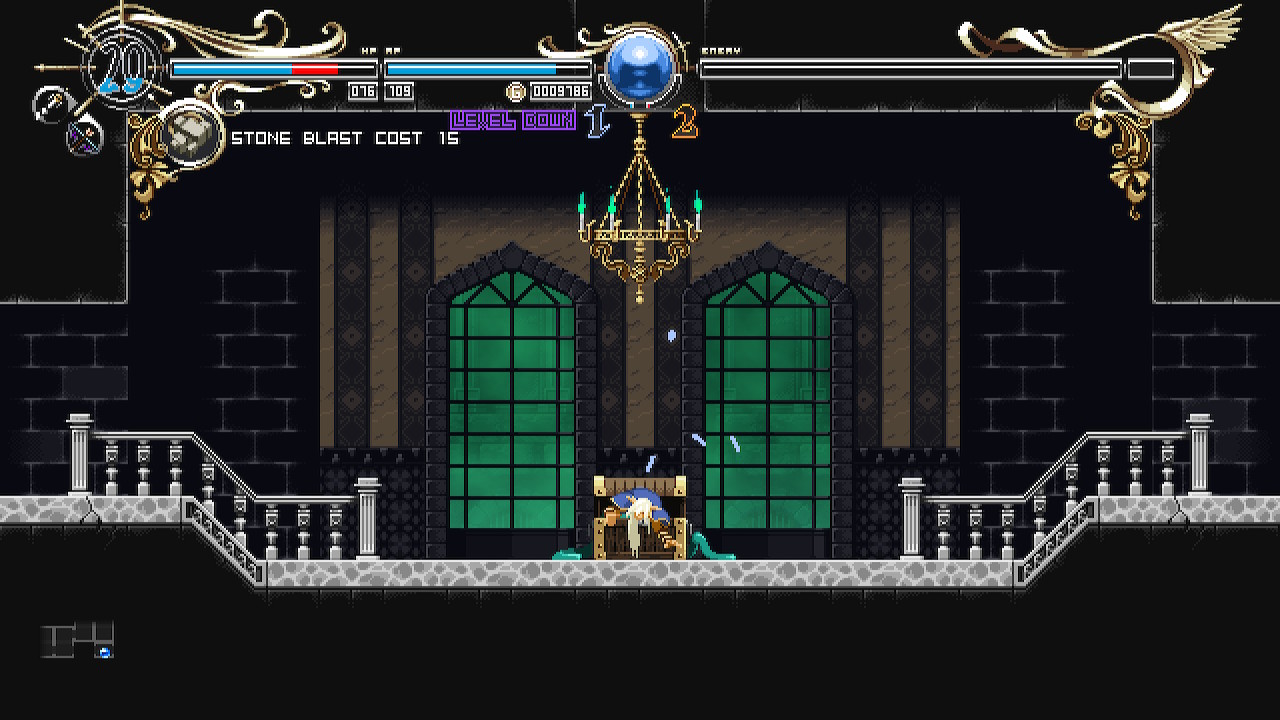Click the sword weapon slot icon
The image size is (1280, 720).
50,104
